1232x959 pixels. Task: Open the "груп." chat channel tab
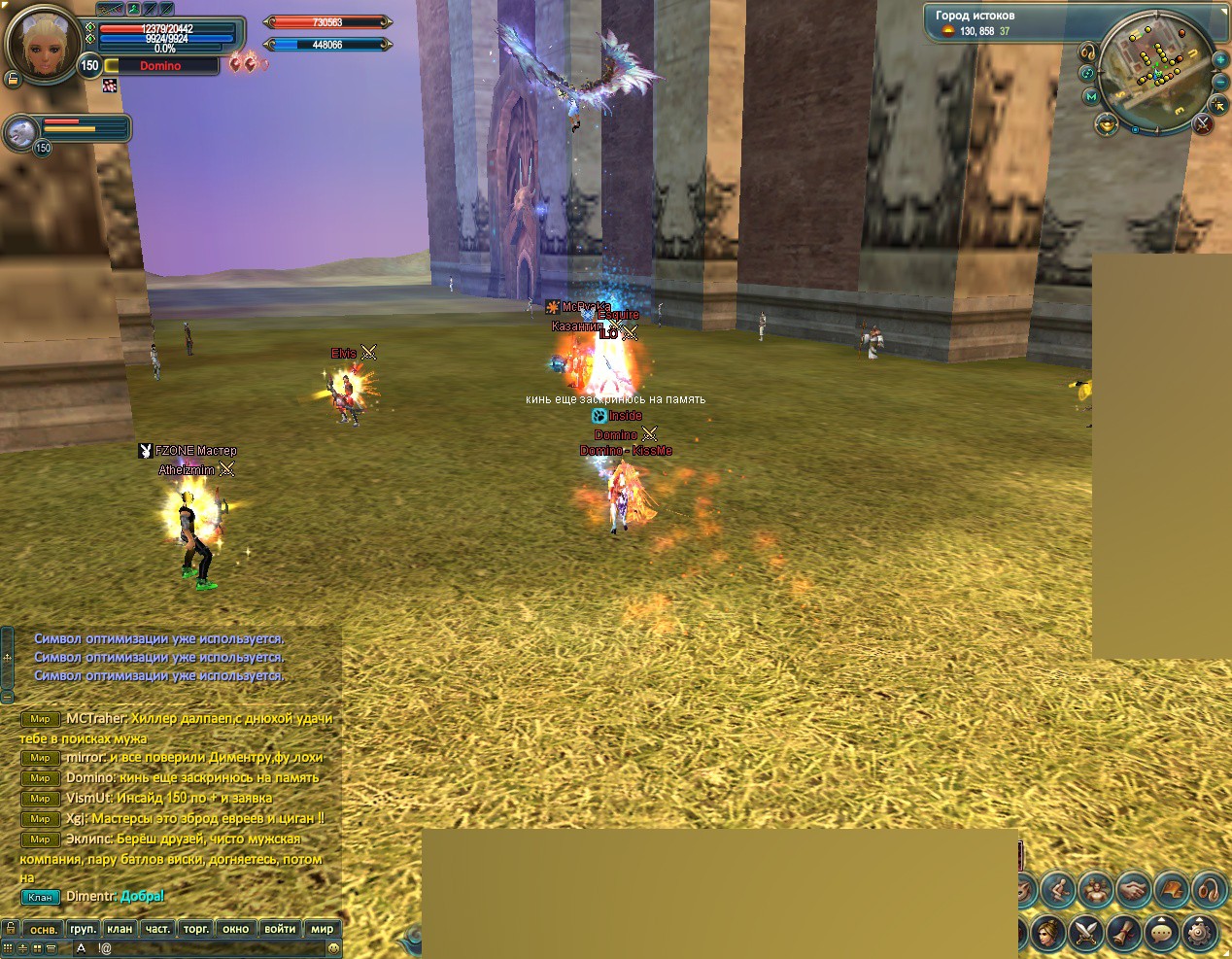click(84, 929)
